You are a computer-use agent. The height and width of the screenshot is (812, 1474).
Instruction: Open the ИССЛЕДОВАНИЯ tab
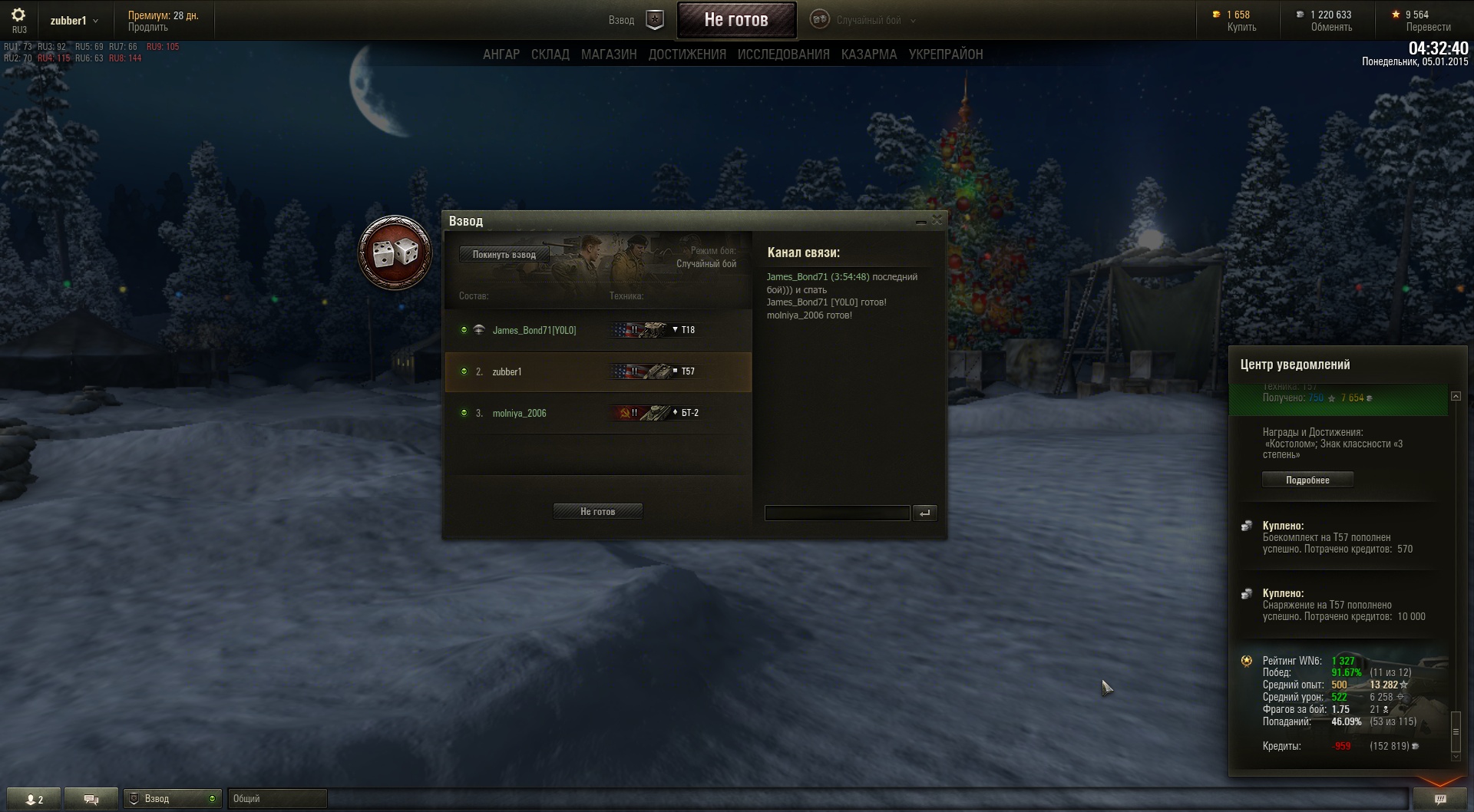tap(783, 54)
